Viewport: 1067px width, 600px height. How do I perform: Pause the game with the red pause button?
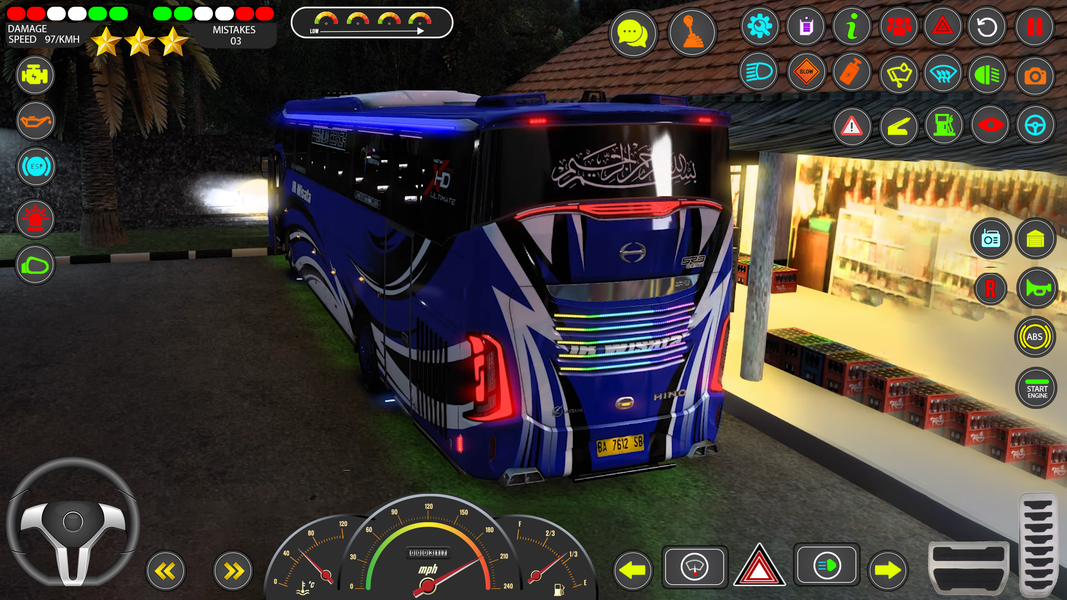(x=1035, y=26)
